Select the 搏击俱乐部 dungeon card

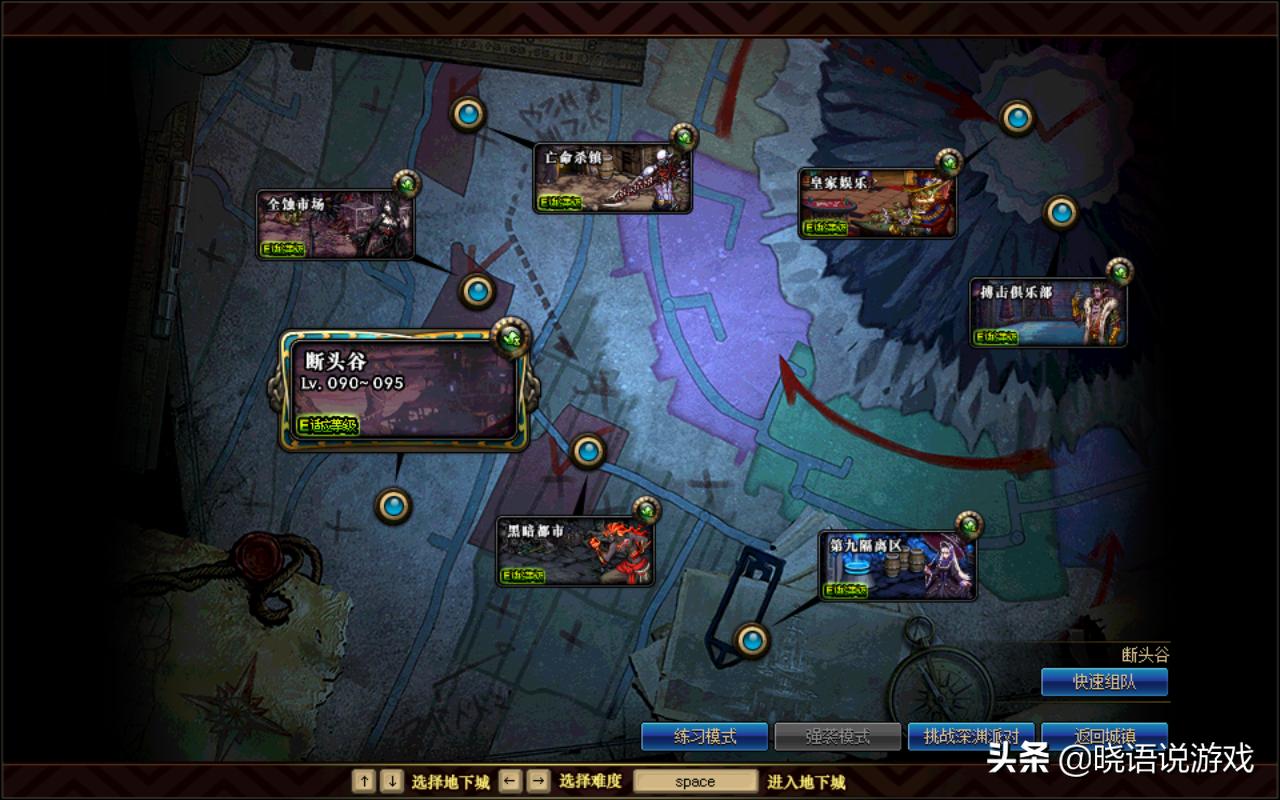click(x=1049, y=312)
